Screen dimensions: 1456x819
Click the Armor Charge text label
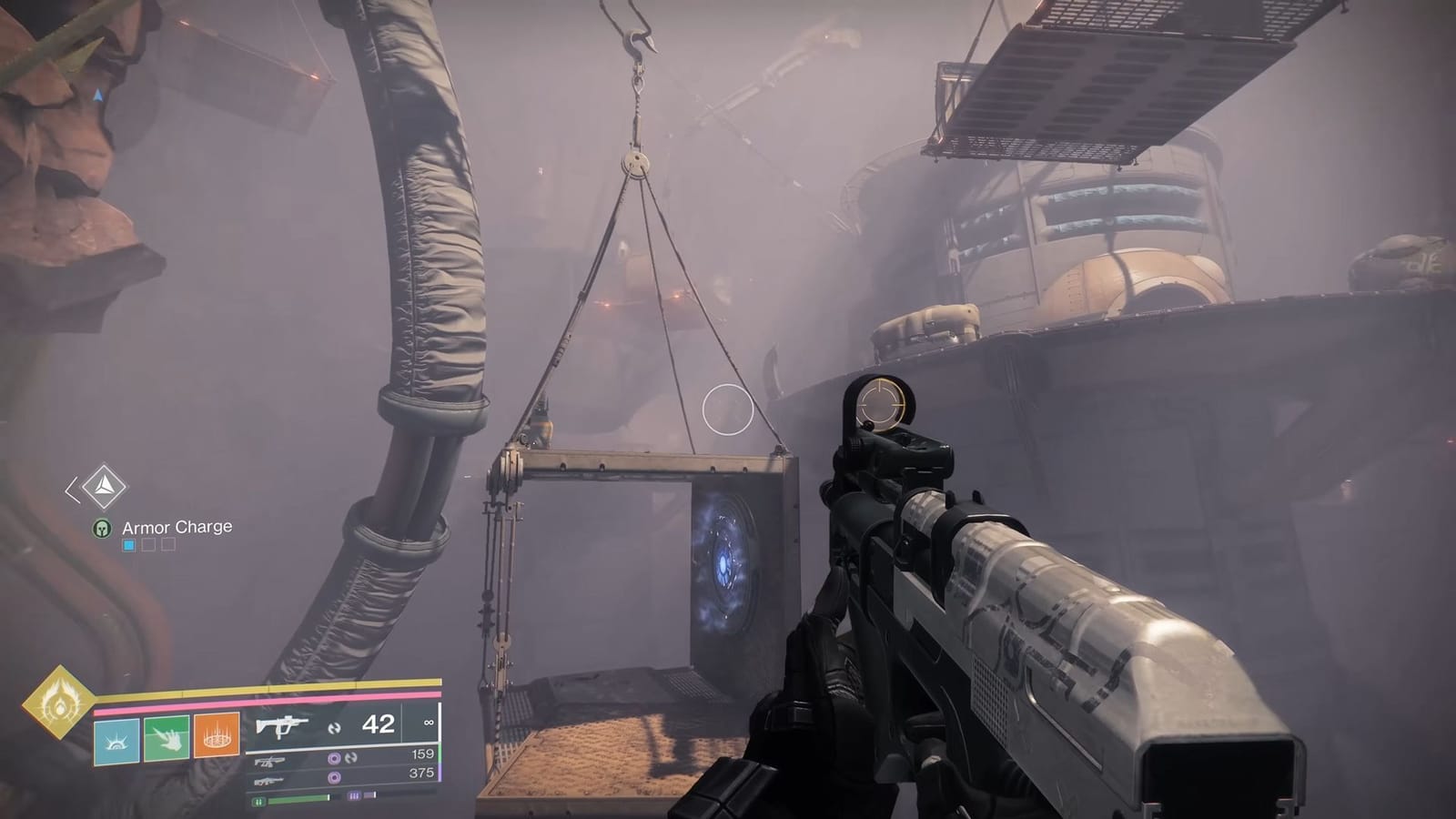(x=177, y=528)
